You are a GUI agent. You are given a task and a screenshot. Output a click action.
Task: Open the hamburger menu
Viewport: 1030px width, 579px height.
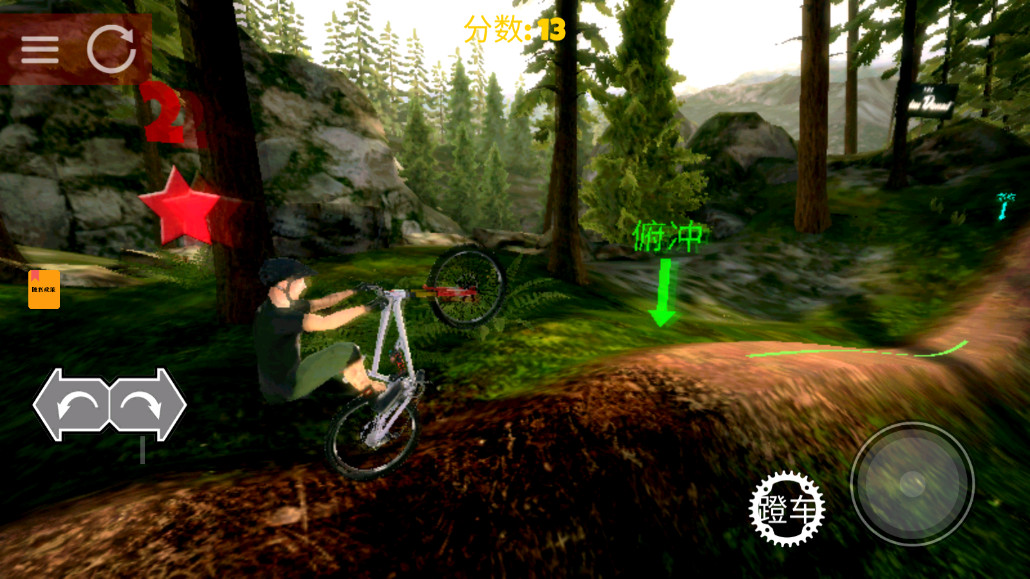pos(40,49)
